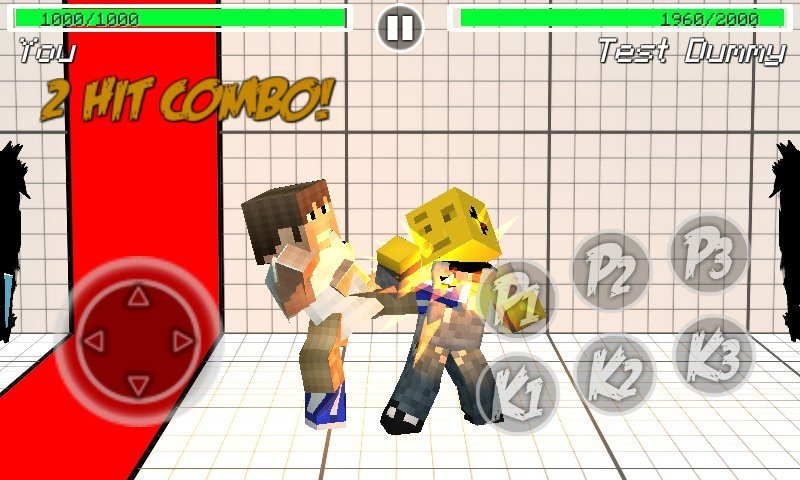This screenshot has height=480, width=800.
Task: Tap the up arrow on the joystick
Action: [138, 297]
